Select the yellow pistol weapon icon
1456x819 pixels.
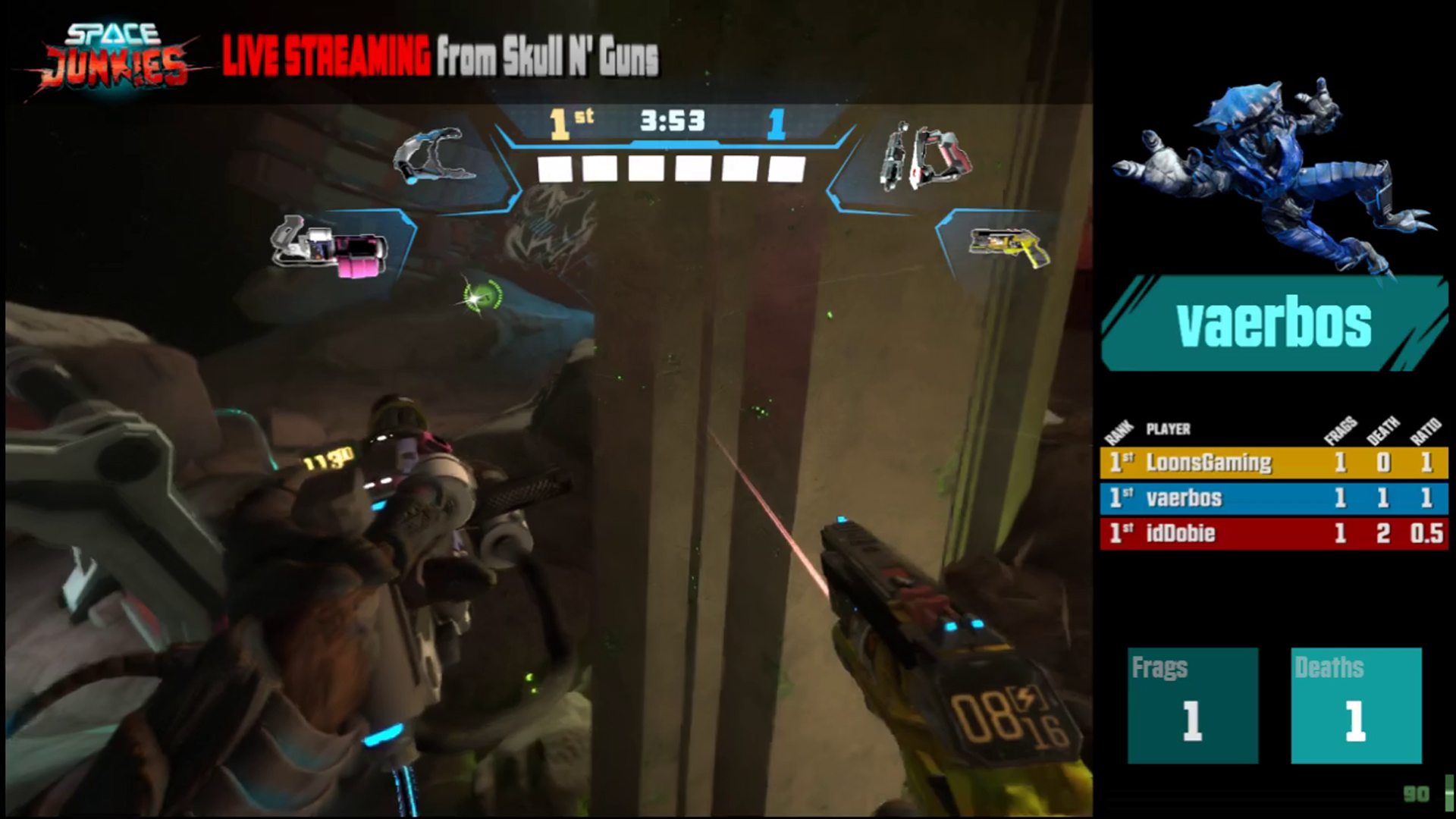point(1009,246)
